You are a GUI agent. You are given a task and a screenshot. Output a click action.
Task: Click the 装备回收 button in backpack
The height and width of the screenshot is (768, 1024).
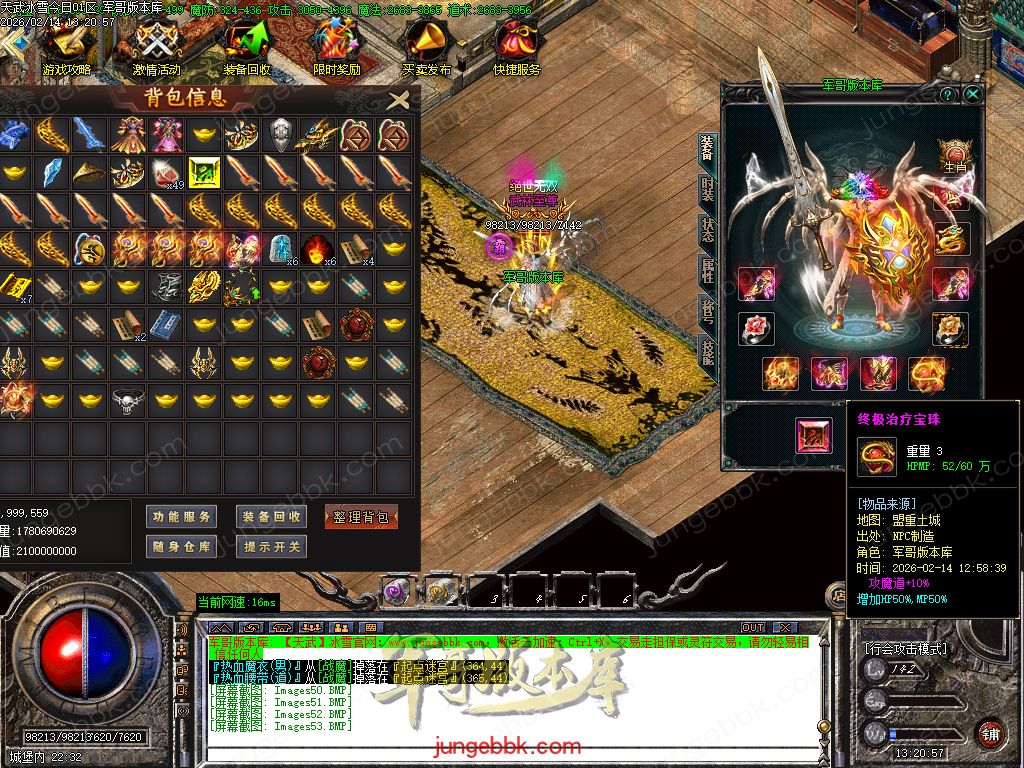[x=271, y=517]
